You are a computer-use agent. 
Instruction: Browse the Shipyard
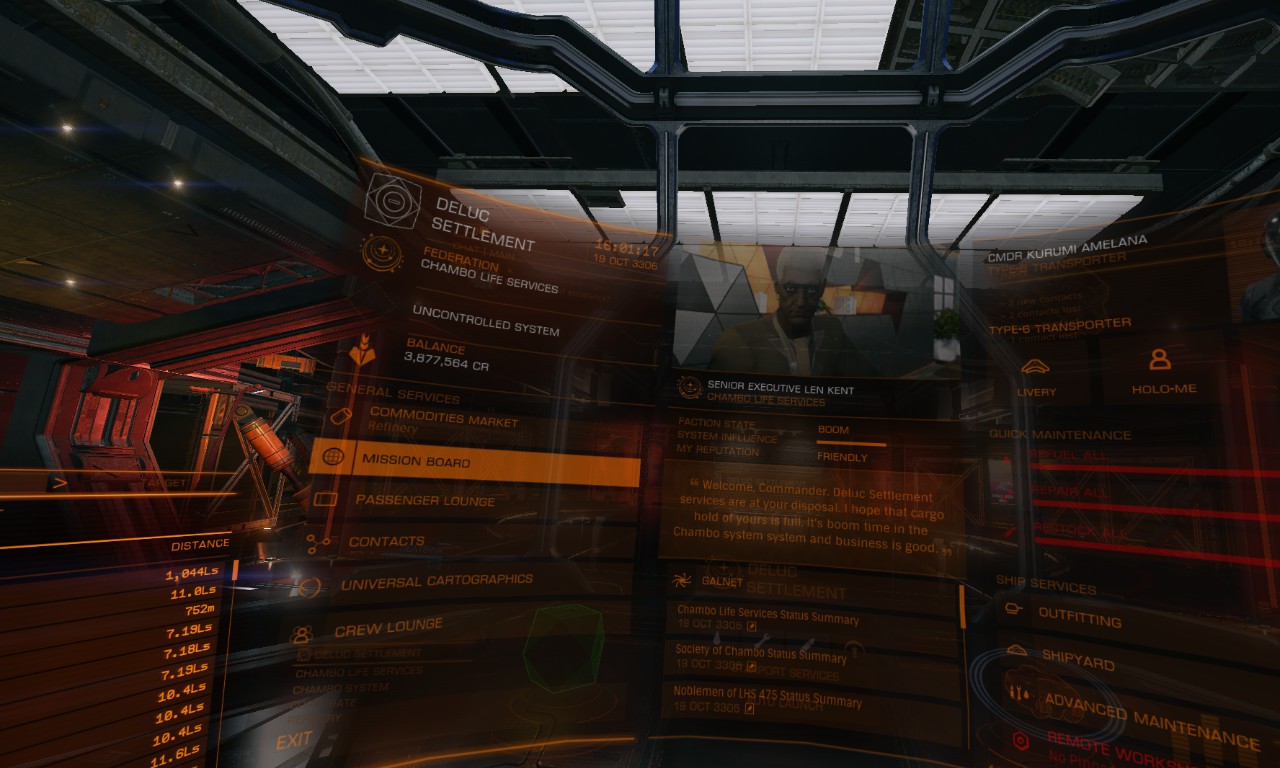(1078, 662)
